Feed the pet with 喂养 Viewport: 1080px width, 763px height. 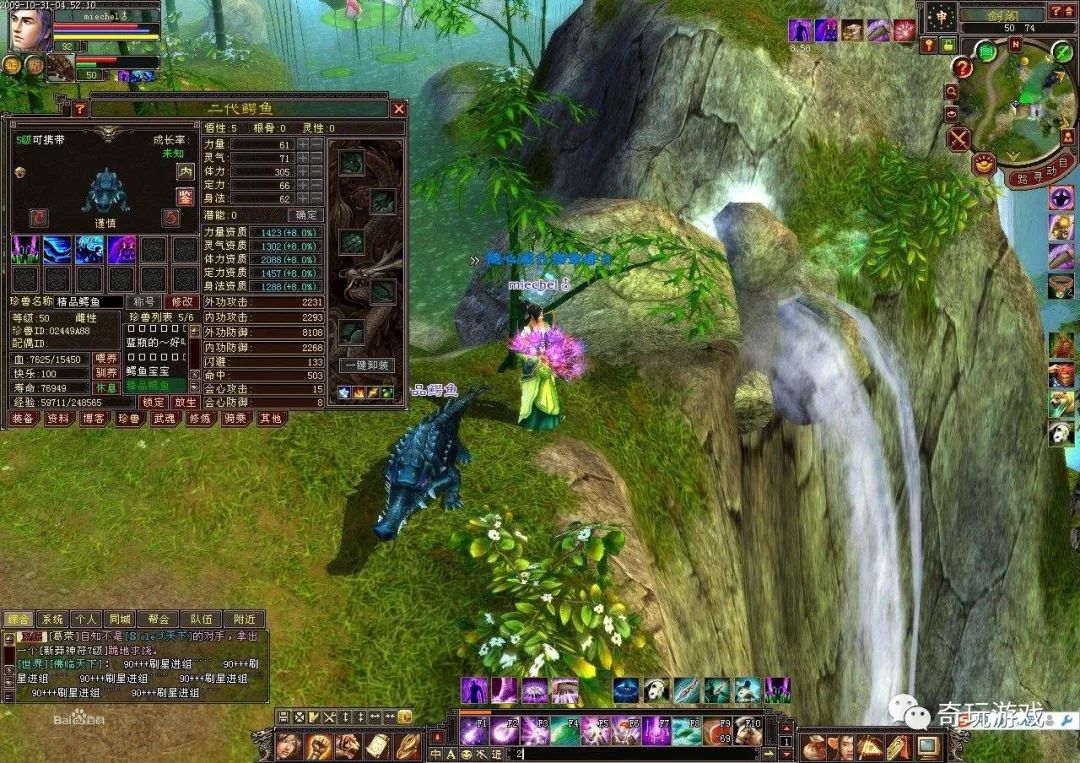click(105, 358)
